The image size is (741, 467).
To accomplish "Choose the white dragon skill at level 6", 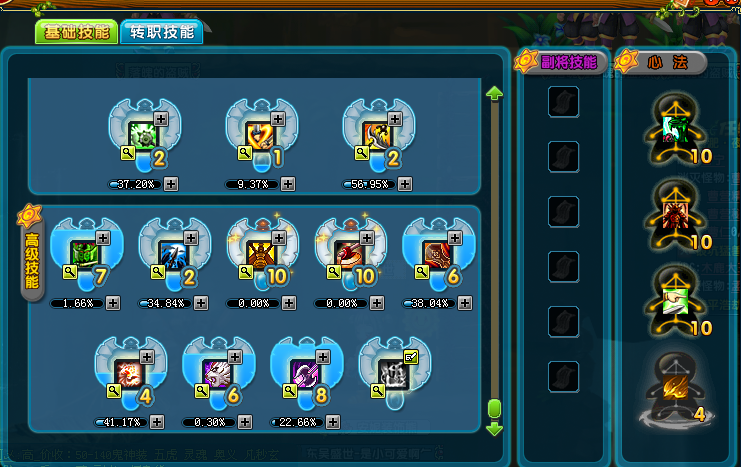I will [x=217, y=372].
